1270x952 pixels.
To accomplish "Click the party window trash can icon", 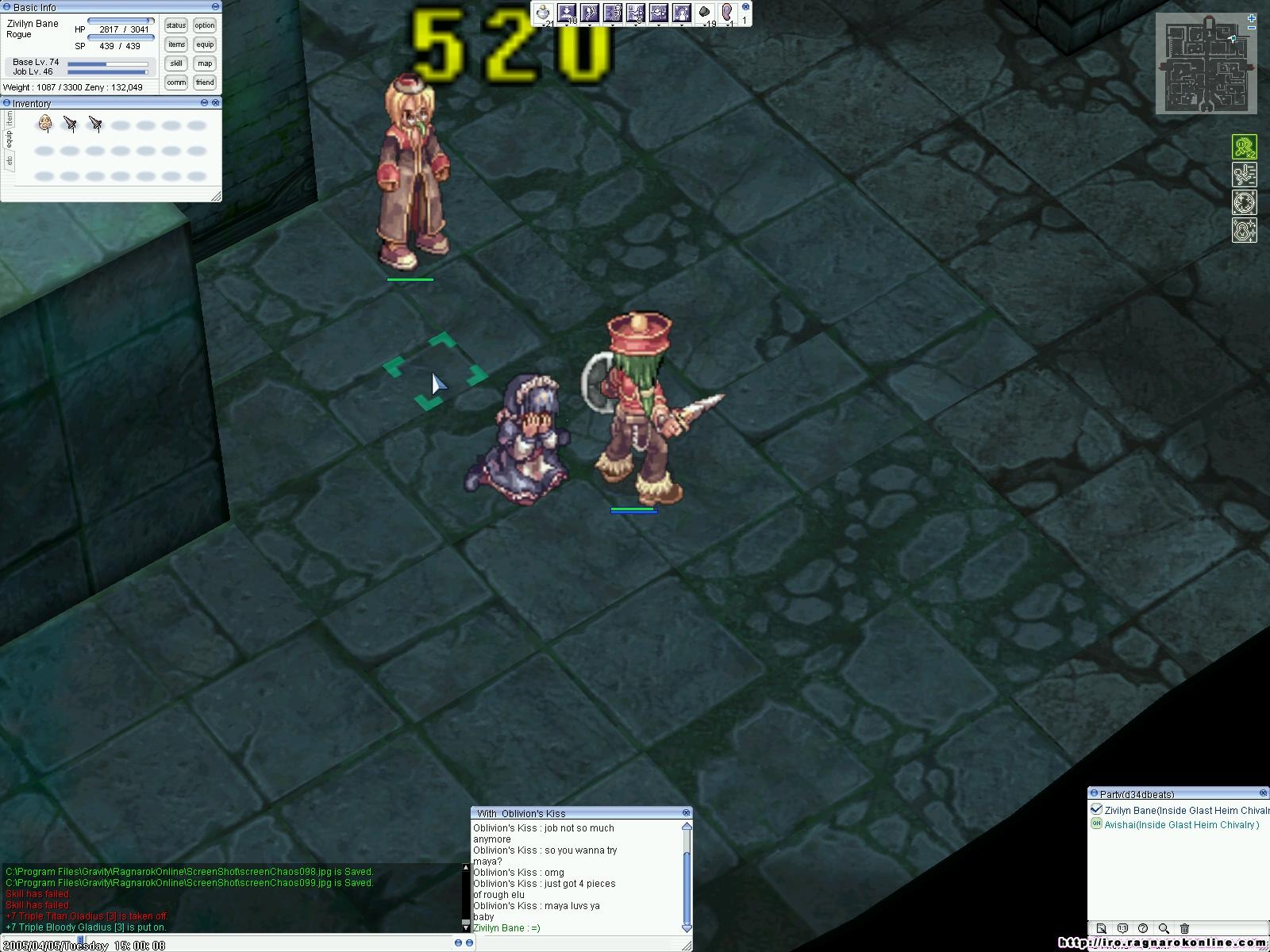I will point(1184,928).
